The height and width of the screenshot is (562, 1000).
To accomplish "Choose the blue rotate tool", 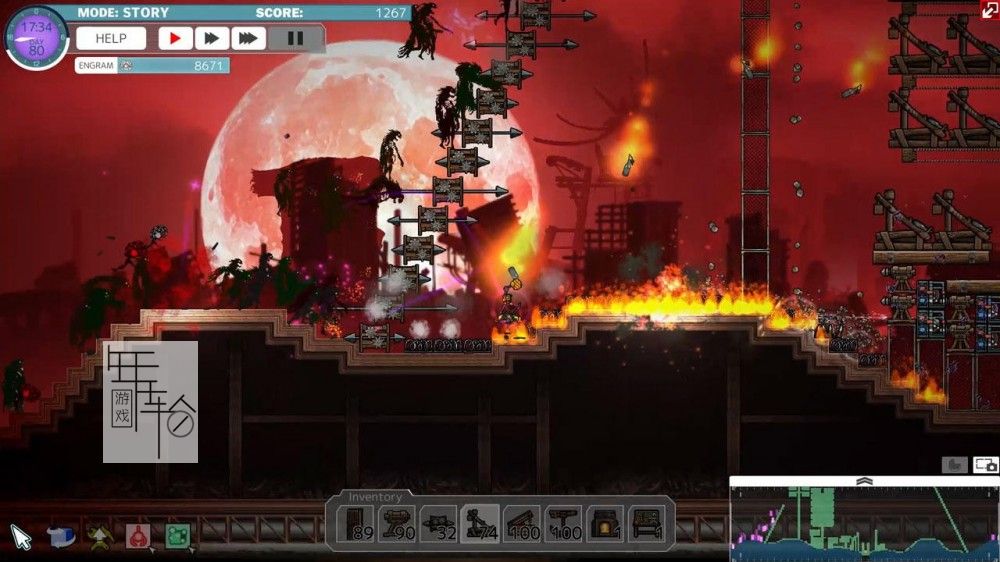I will pos(61,536).
